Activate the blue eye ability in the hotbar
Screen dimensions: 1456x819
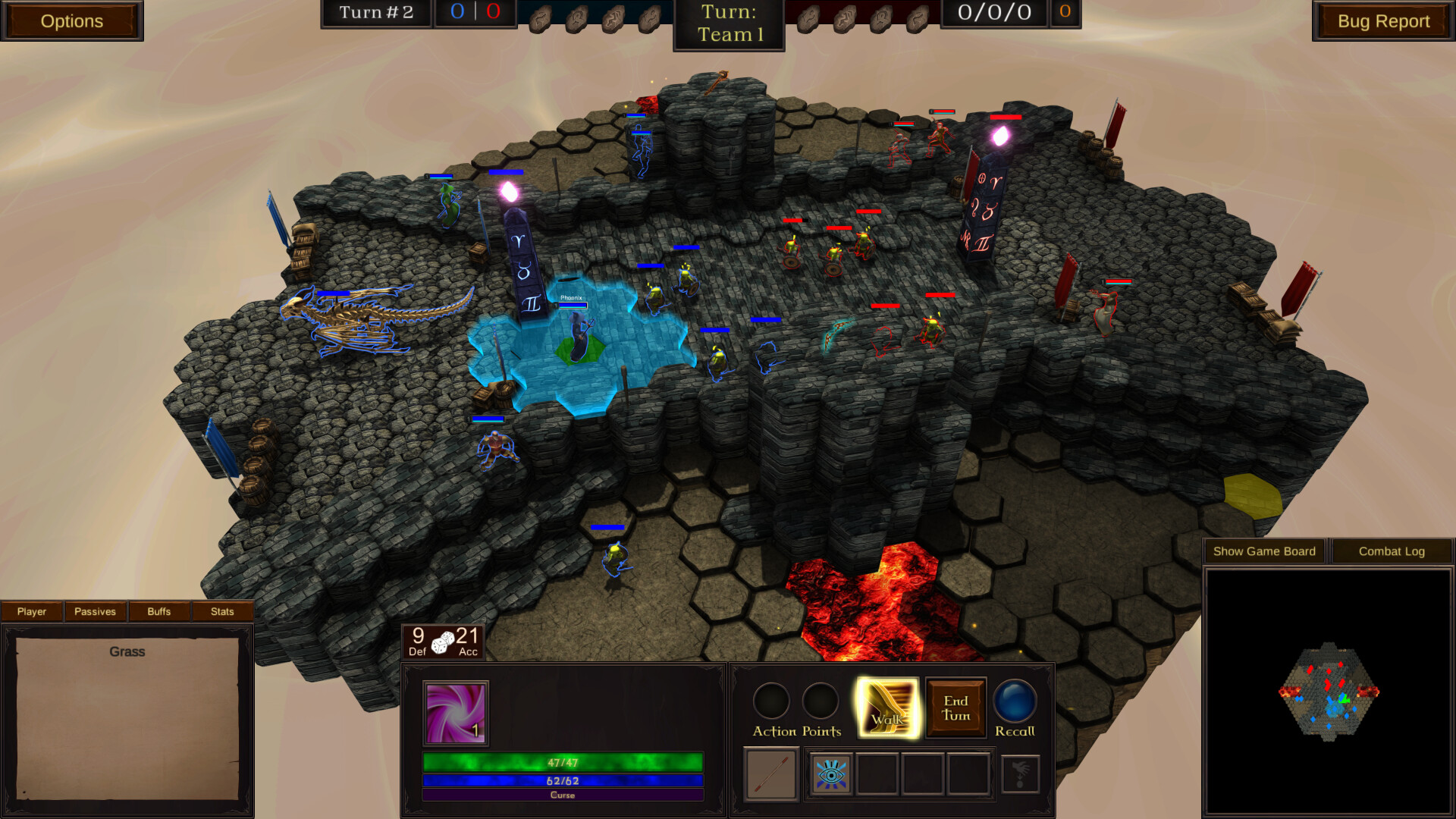click(832, 773)
